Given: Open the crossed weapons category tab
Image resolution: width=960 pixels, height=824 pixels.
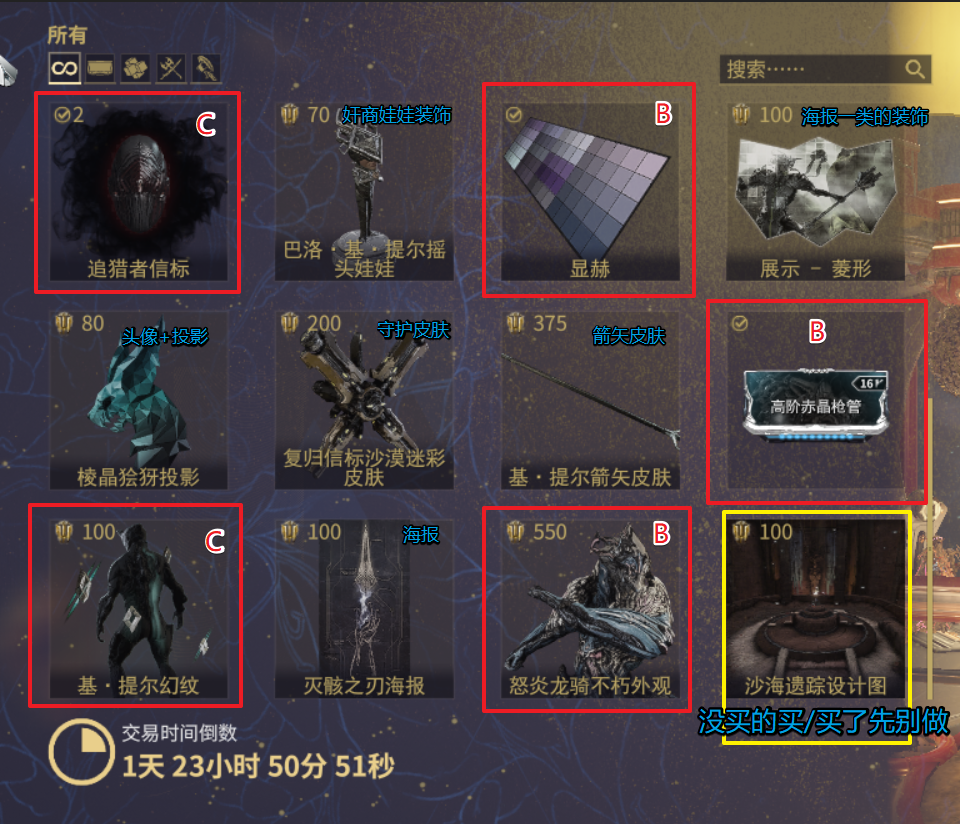Looking at the screenshot, I should pyautogui.click(x=172, y=68).
